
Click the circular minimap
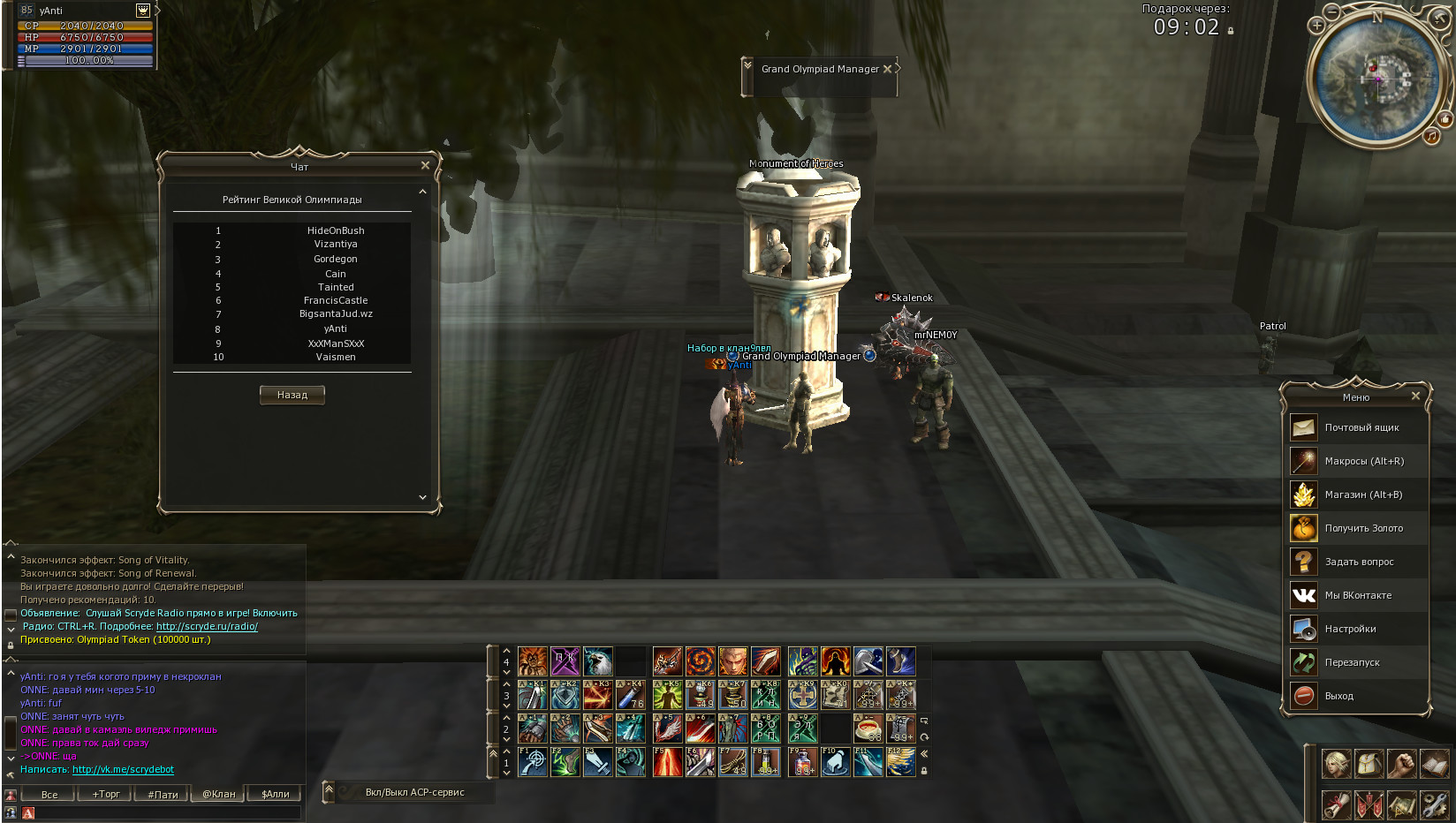(1376, 78)
